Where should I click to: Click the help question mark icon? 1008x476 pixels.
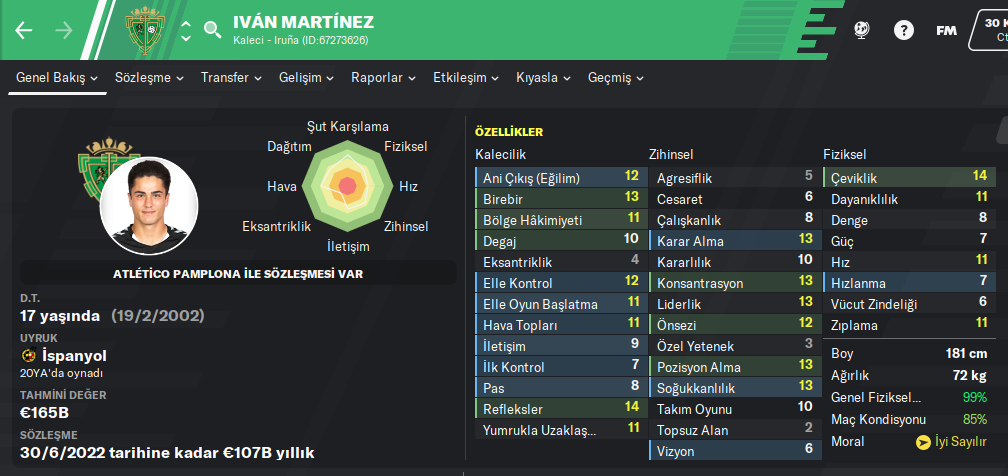coord(904,30)
